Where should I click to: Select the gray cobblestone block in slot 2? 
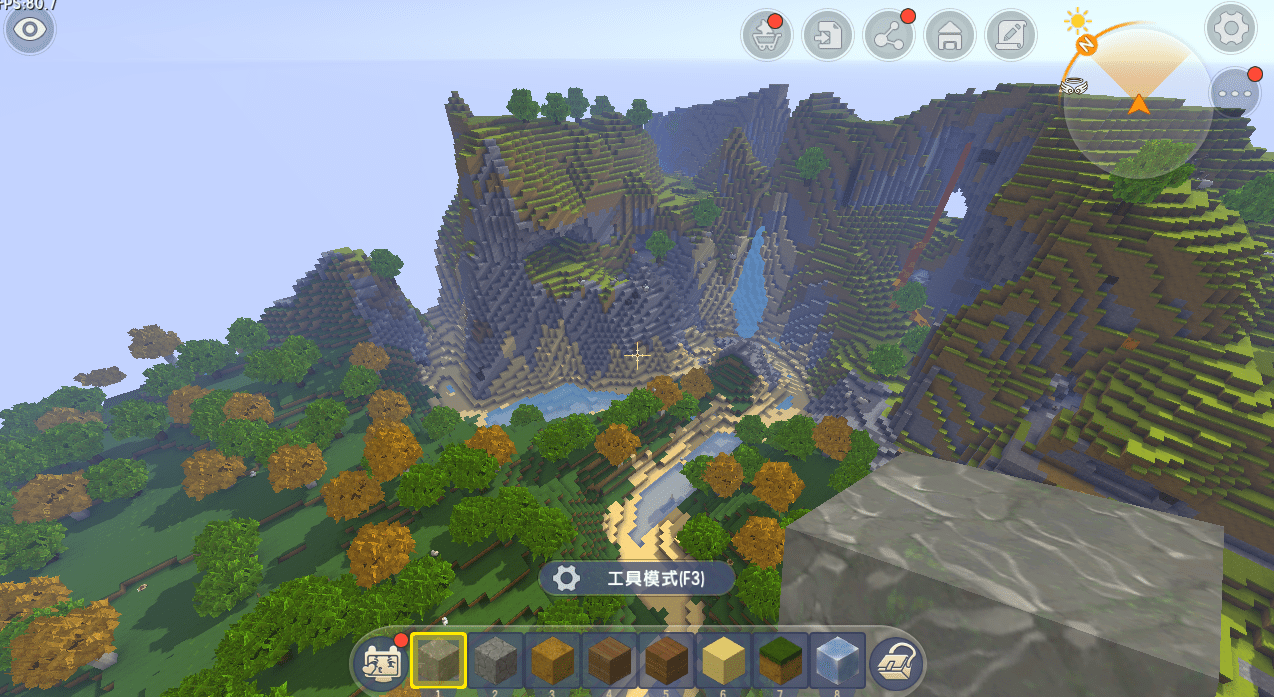tap(496, 660)
